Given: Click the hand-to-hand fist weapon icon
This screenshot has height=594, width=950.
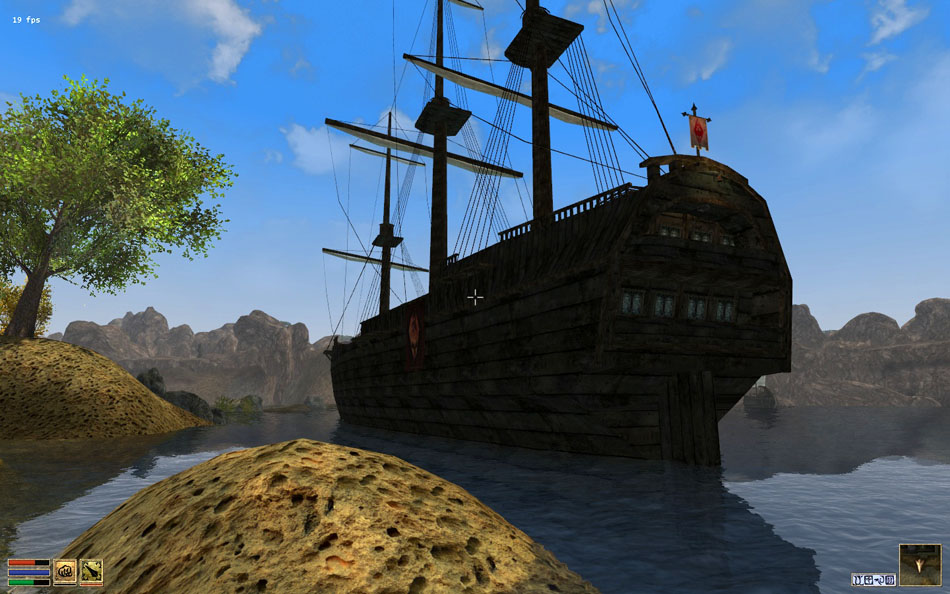Looking at the screenshot, I should (65, 571).
